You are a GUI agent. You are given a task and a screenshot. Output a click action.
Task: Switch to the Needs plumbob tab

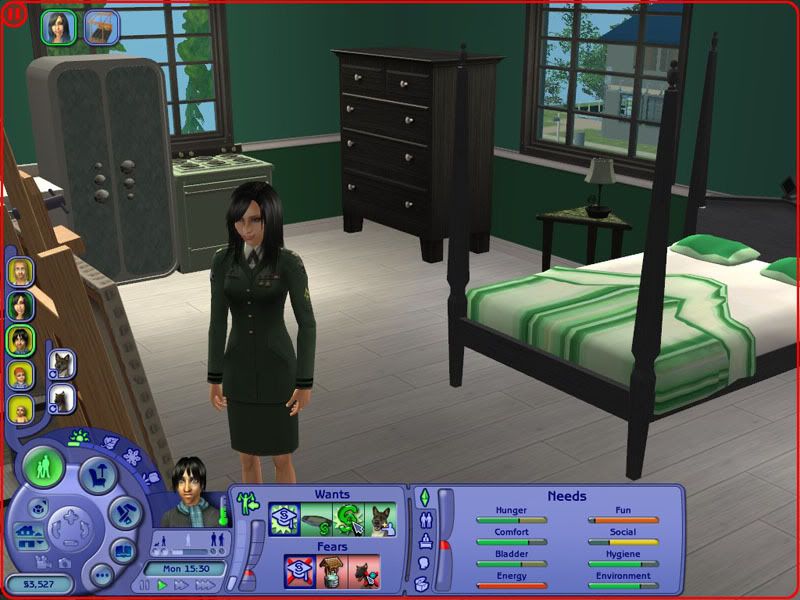(x=423, y=497)
